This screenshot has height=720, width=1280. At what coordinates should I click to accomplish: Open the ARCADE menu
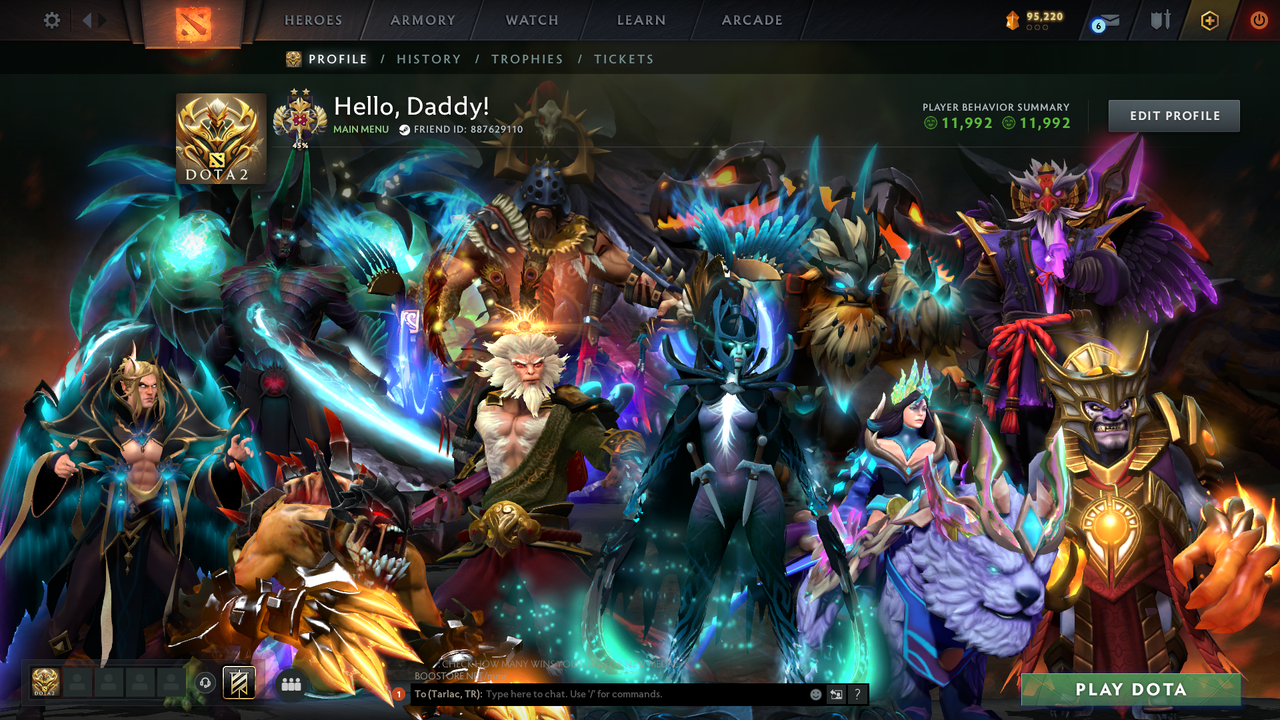(x=751, y=19)
